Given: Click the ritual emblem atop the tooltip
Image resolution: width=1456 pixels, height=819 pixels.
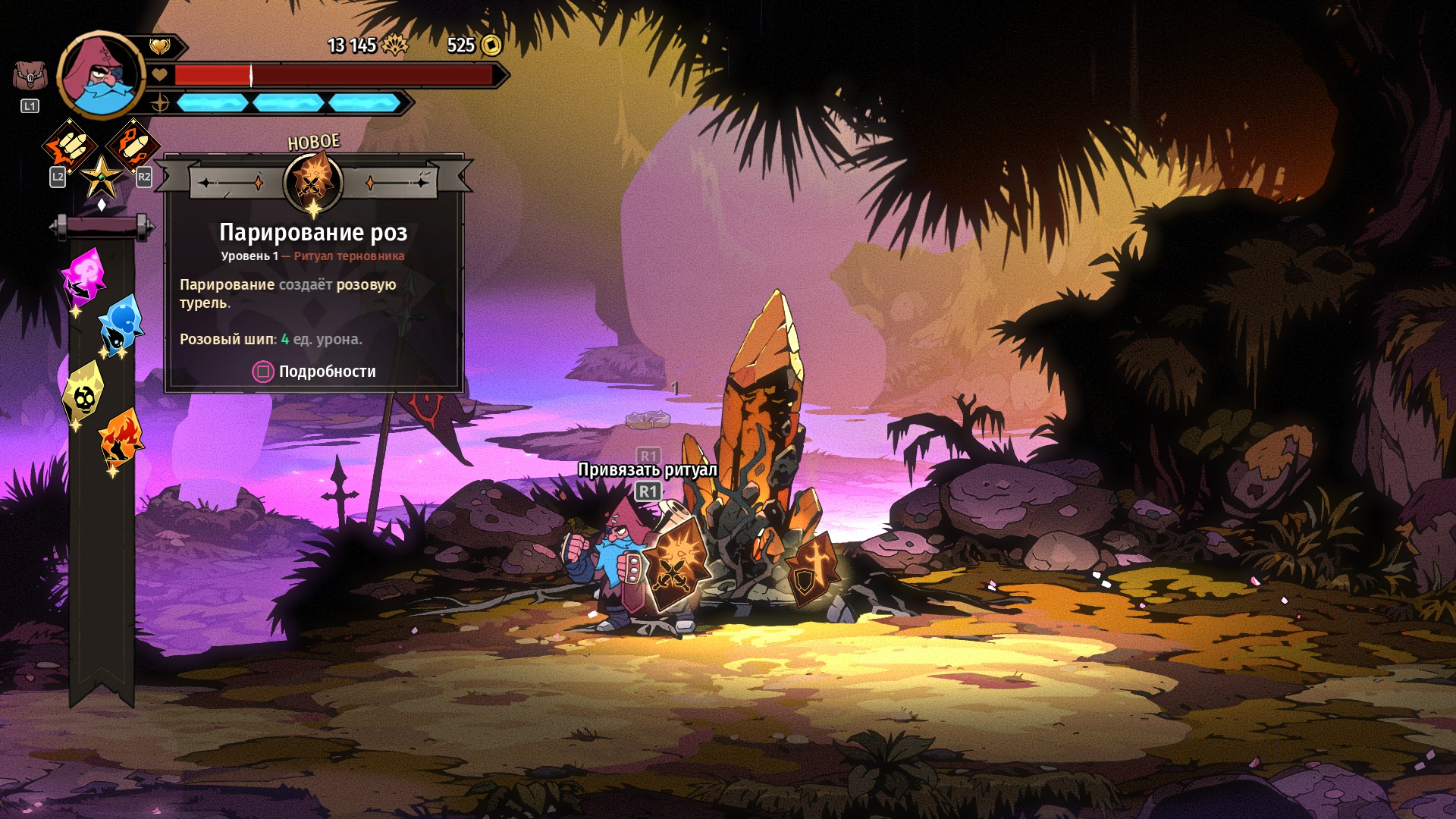Looking at the screenshot, I should click(x=312, y=182).
